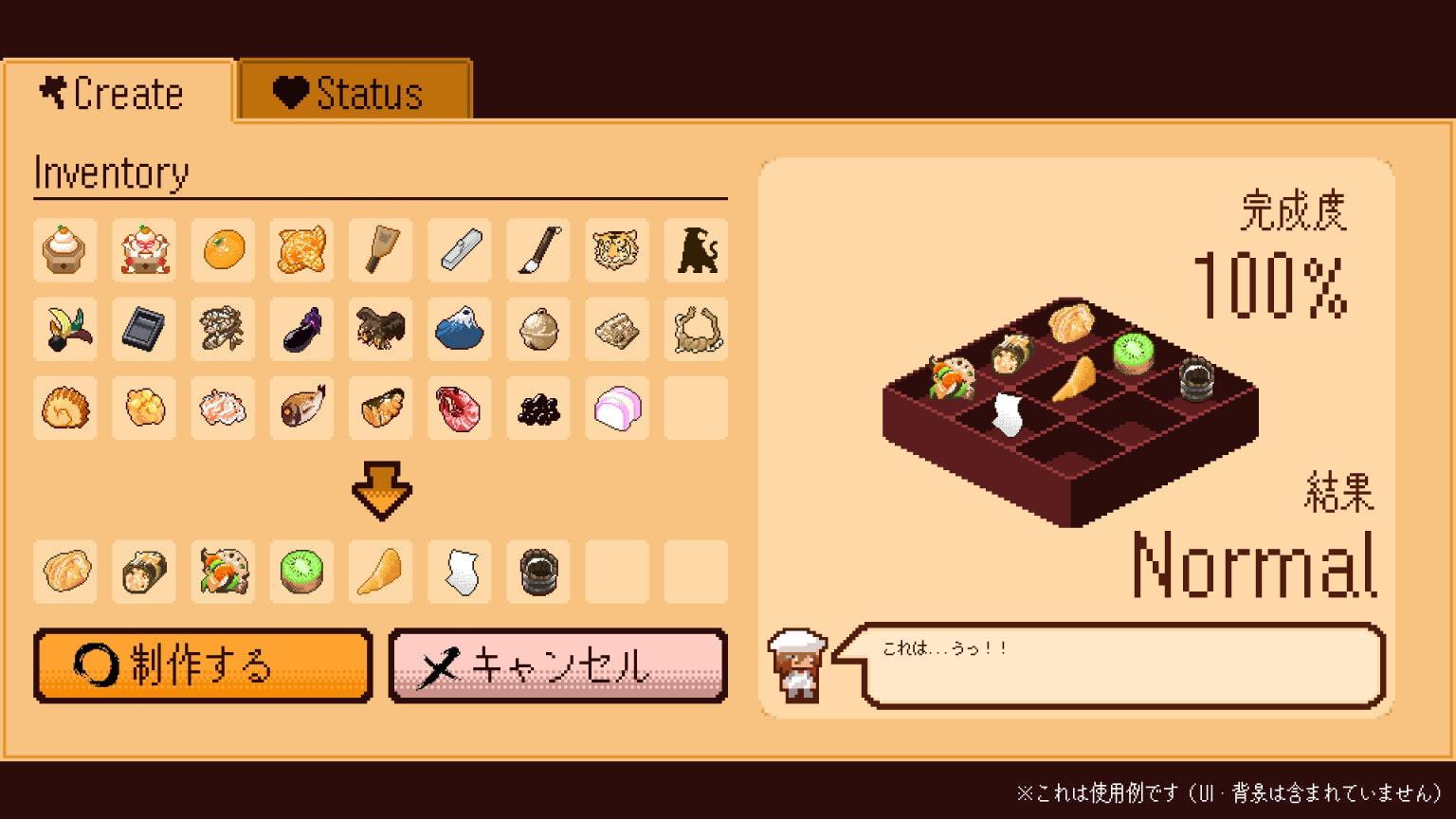Screen dimensions: 1456x819
Task: Pick the Mount Fuji item
Action: tap(460, 329)
